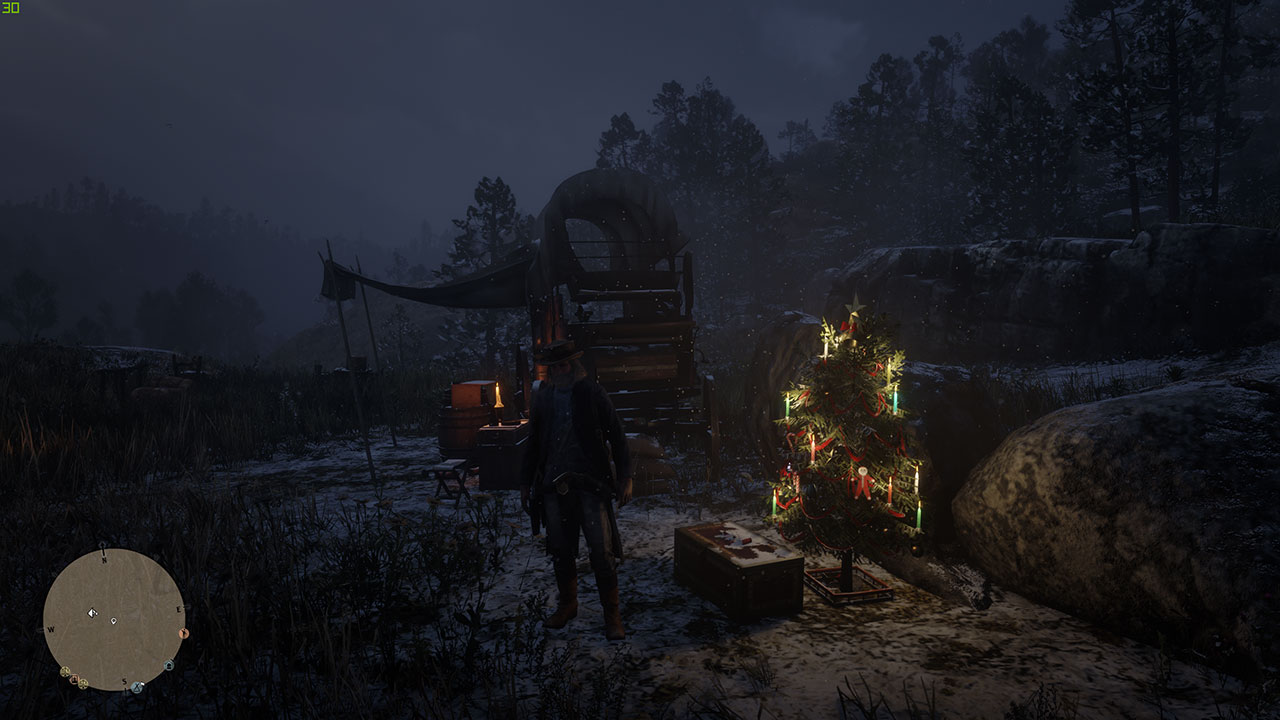Select the white waypoint diamond on the minimap
The height and width of the screenshot is (720, 1280).
click(114, 621)
